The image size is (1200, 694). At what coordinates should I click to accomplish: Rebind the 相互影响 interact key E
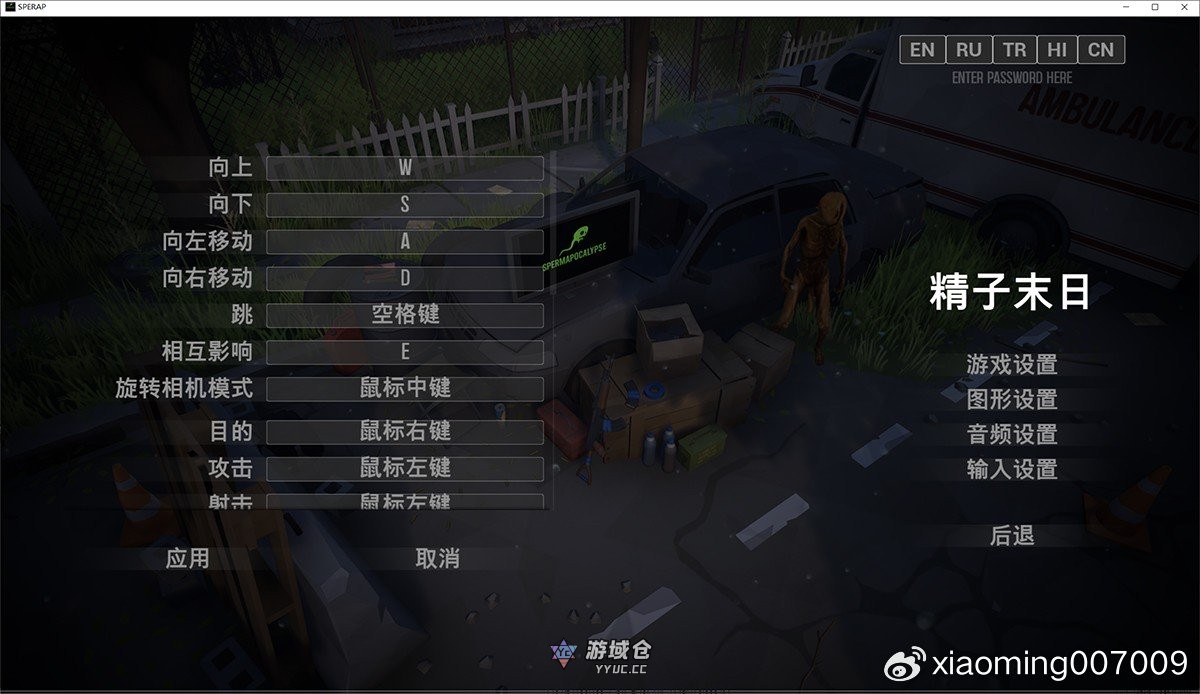(405, 352)
